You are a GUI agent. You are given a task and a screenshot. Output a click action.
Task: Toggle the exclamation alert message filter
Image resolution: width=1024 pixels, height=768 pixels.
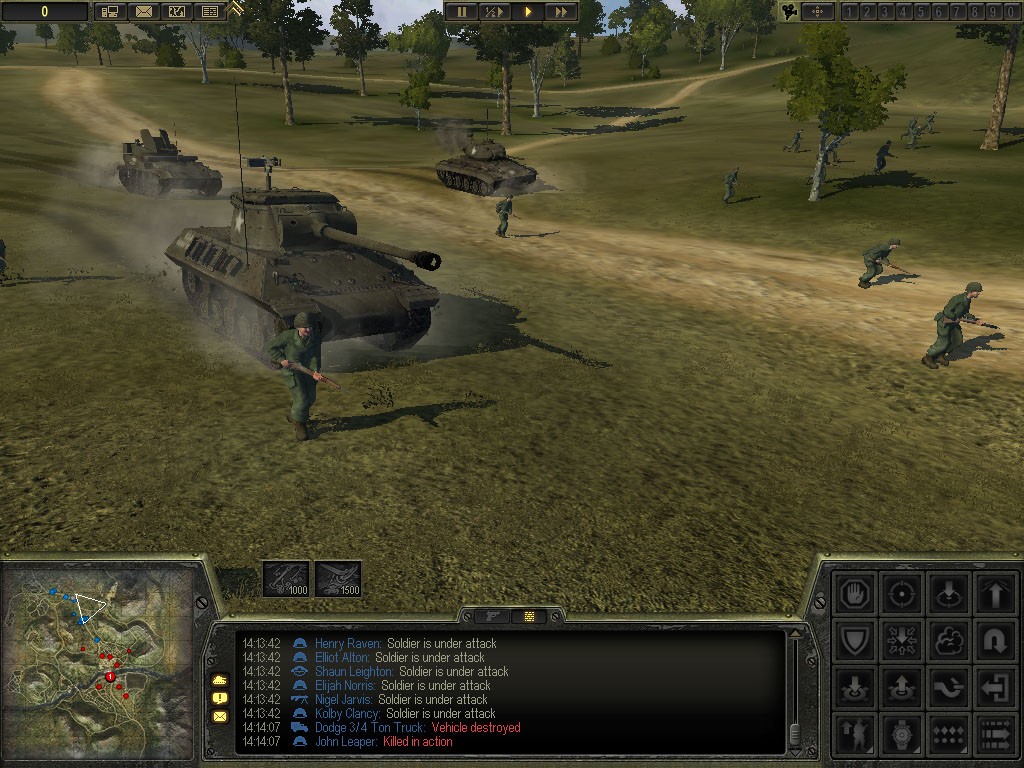pyautogui.click(x=219, y=698)
